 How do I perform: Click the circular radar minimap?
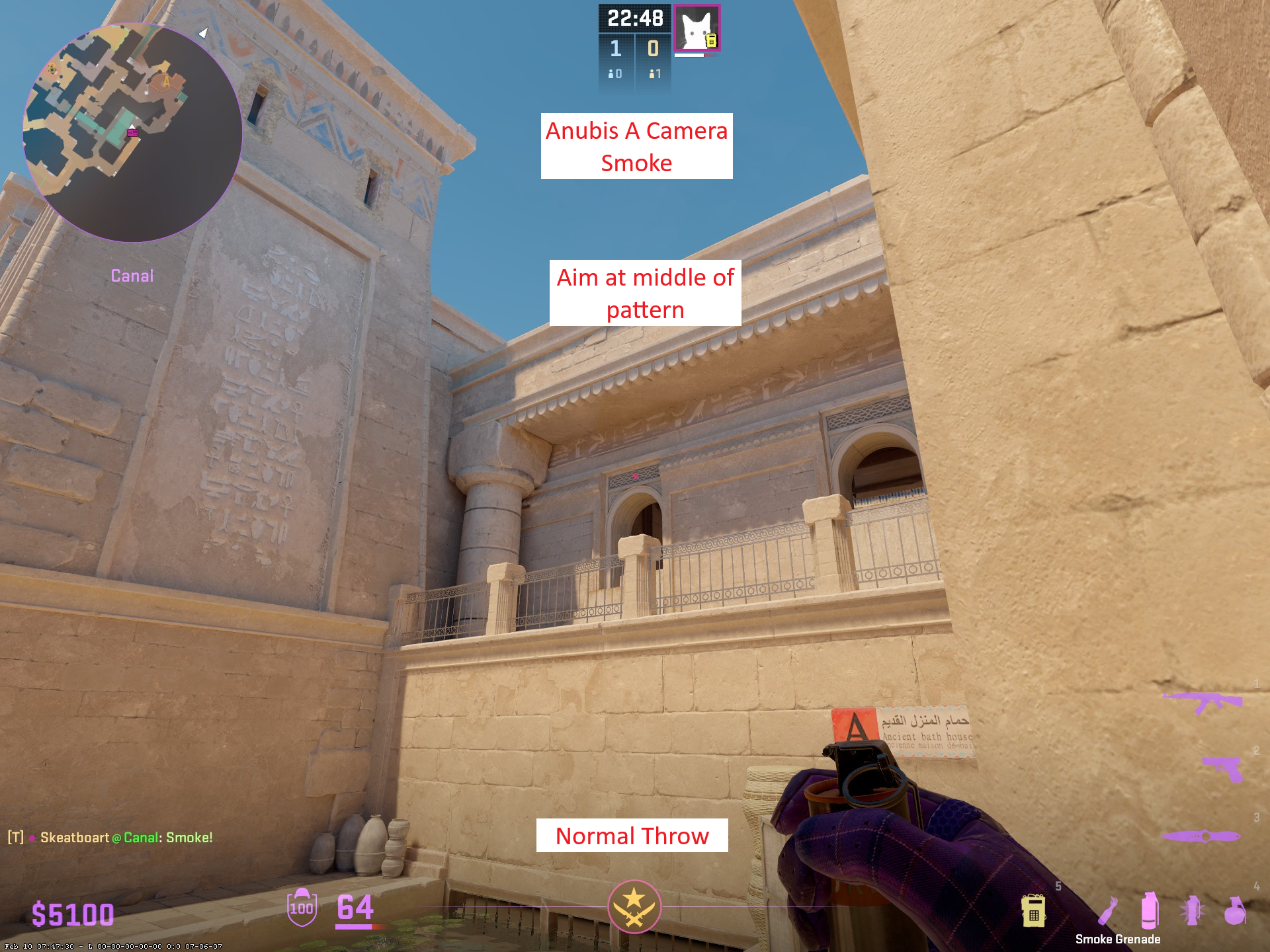[132, 132]
